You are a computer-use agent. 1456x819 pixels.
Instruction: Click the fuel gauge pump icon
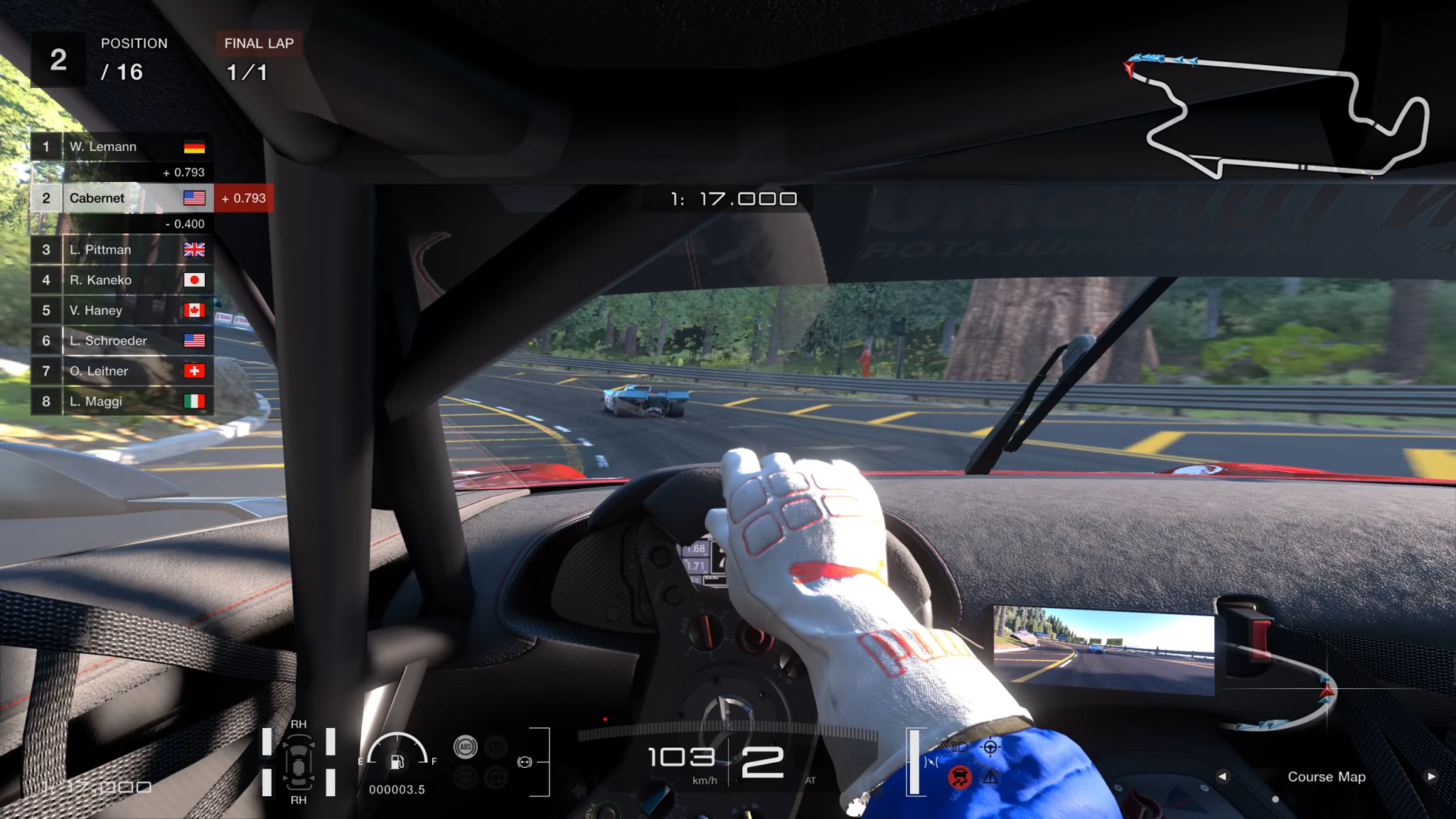click(397, 762)
